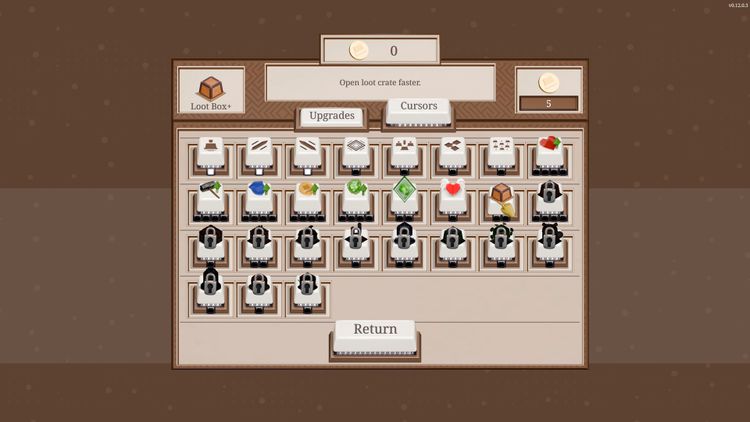Choose the single brown bar upgrade
Viewport: 750px width, 422px height.
(210, 149)
